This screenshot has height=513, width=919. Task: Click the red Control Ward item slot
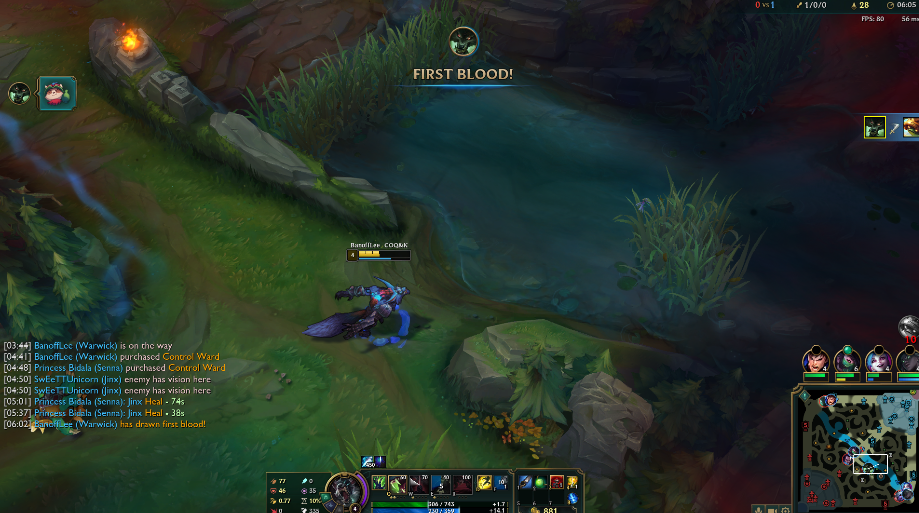(x=557, y=482)
